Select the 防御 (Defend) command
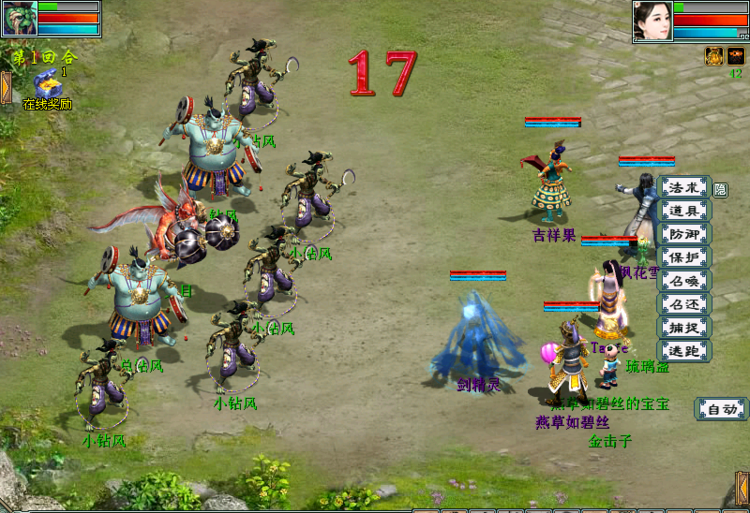 [x=685, y=234]
